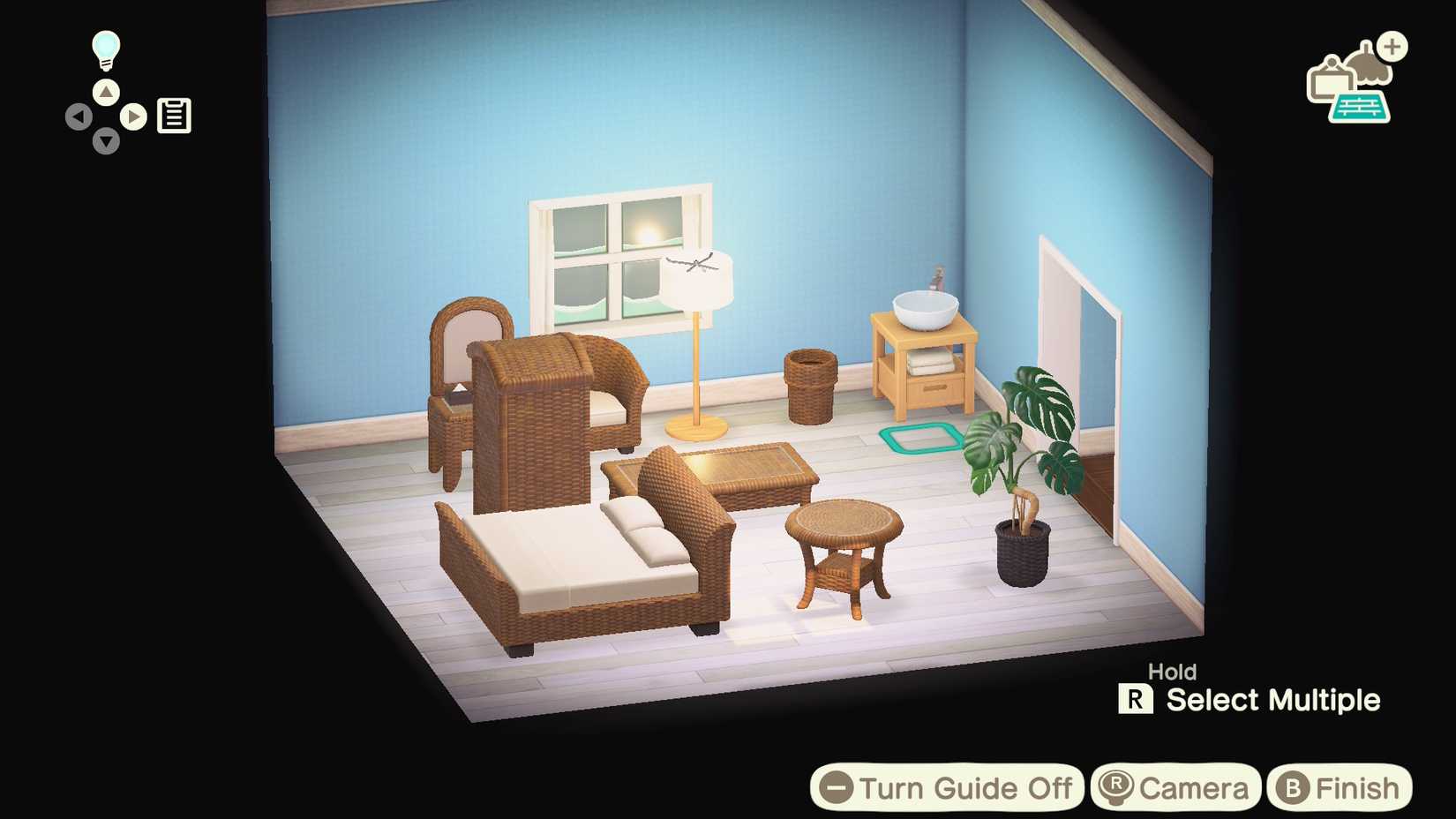Select the green mat on the floor
Screen dimensions: 1456x819
coord(920,437)
